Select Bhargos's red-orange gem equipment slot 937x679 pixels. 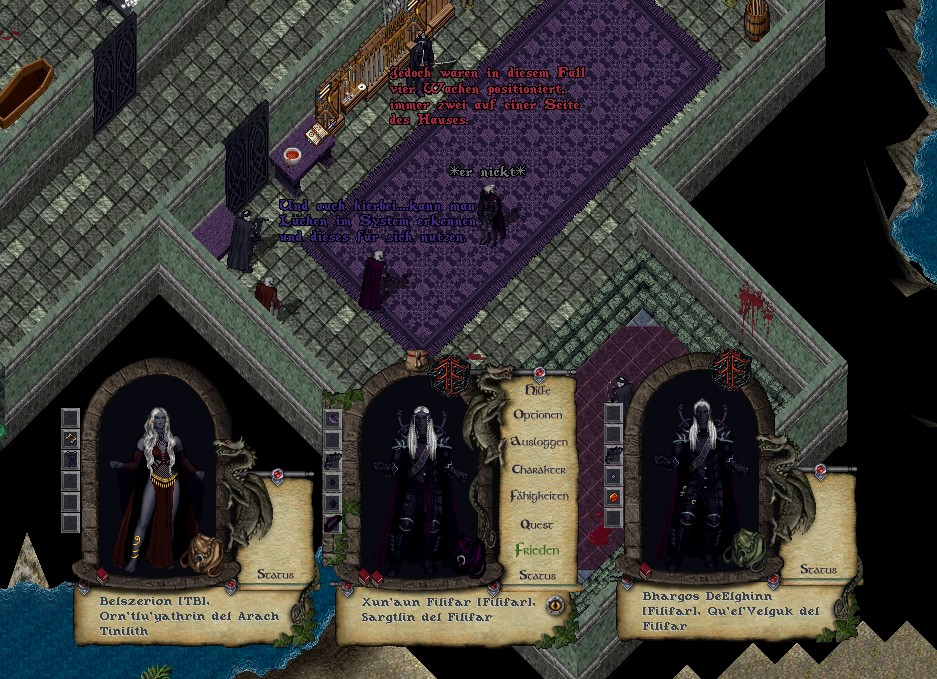click(x=615, y=496)
